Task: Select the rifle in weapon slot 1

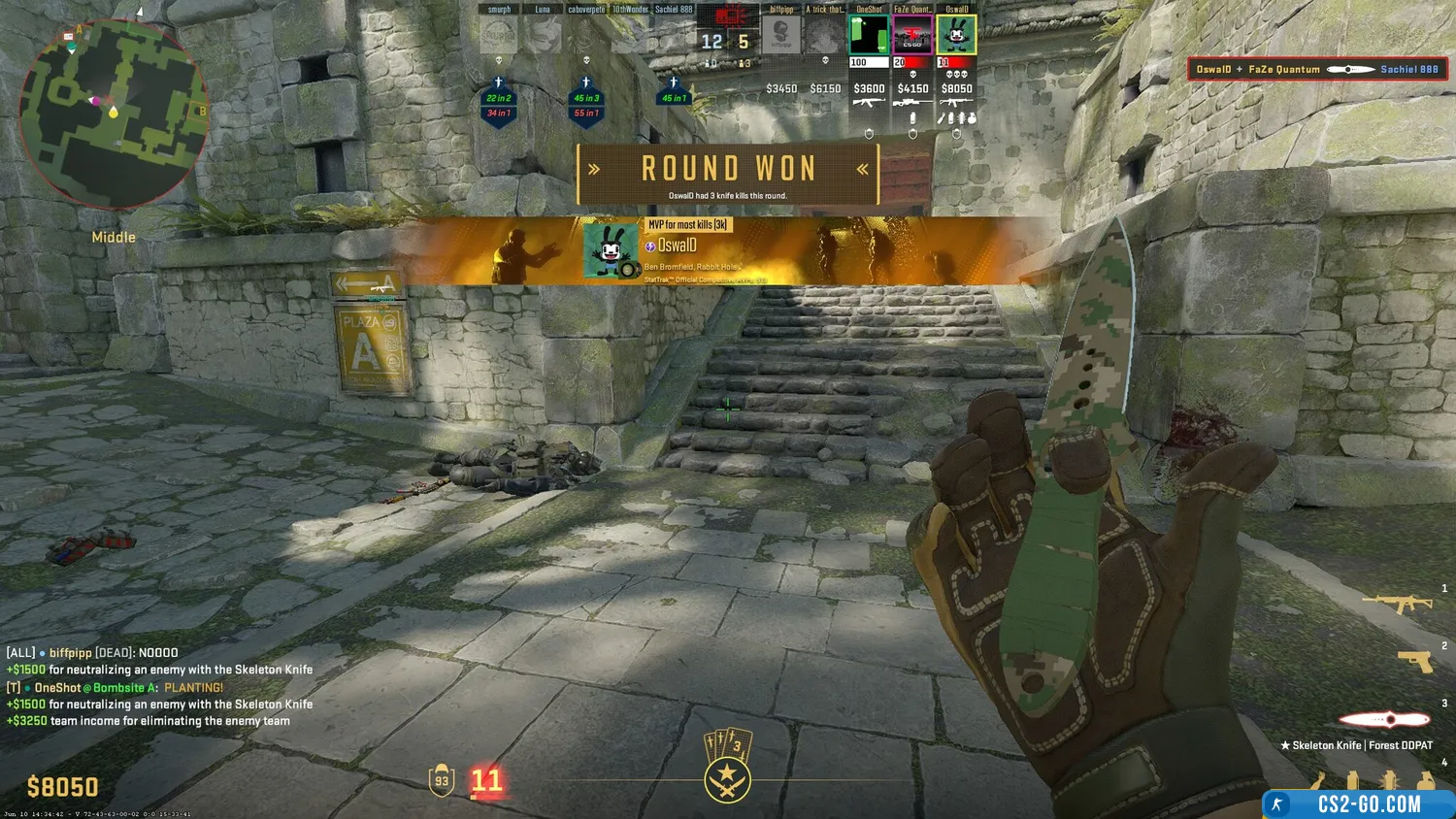Action: pyautogui.click(x=1398, y=604)
